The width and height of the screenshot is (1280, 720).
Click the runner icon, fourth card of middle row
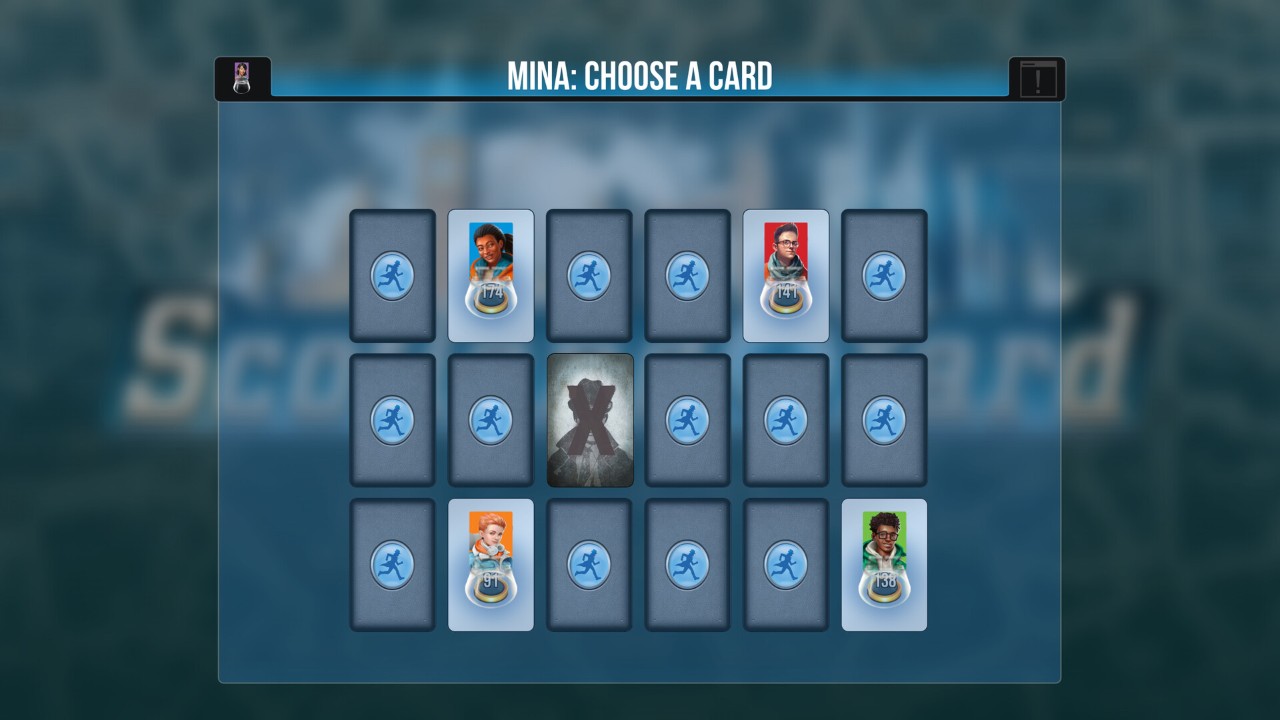click(687, 420)
